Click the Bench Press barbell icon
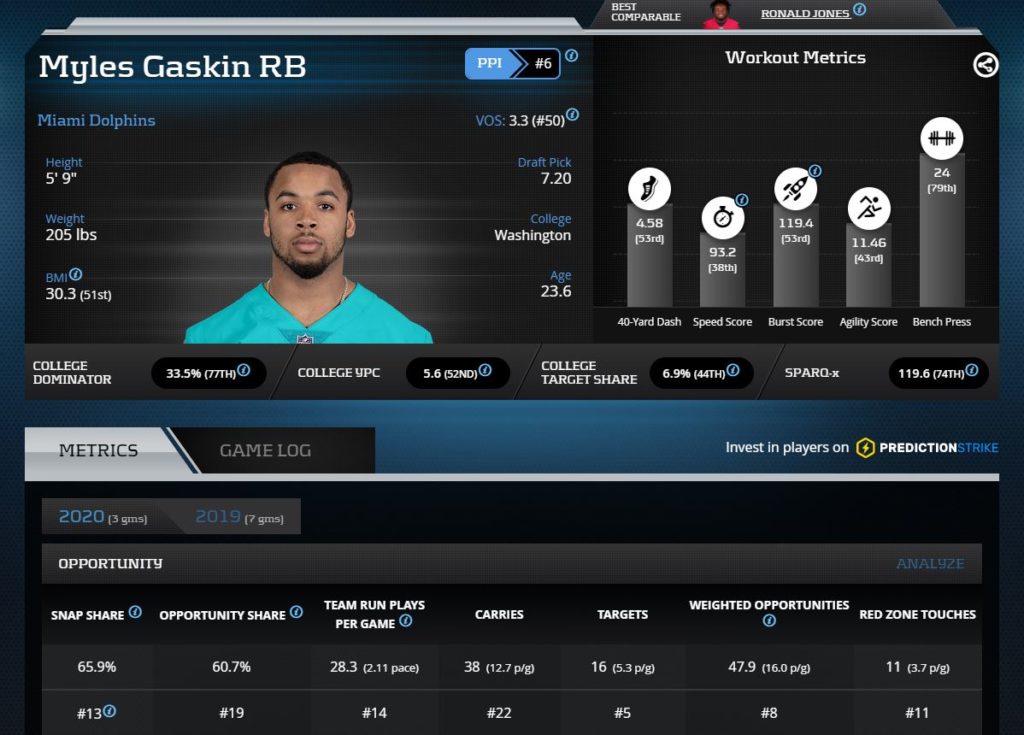This screenshot has width=1024, height=735. pos(941,138)
